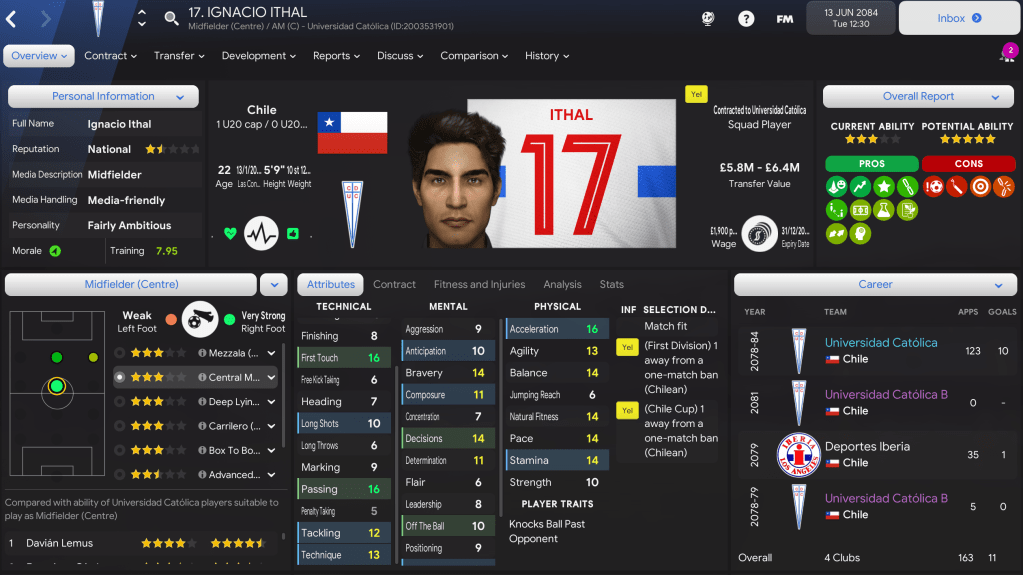Open the Inbox
Viewport: 1023px width, 575px height.
pyautogui.click(x=958, y=18)
